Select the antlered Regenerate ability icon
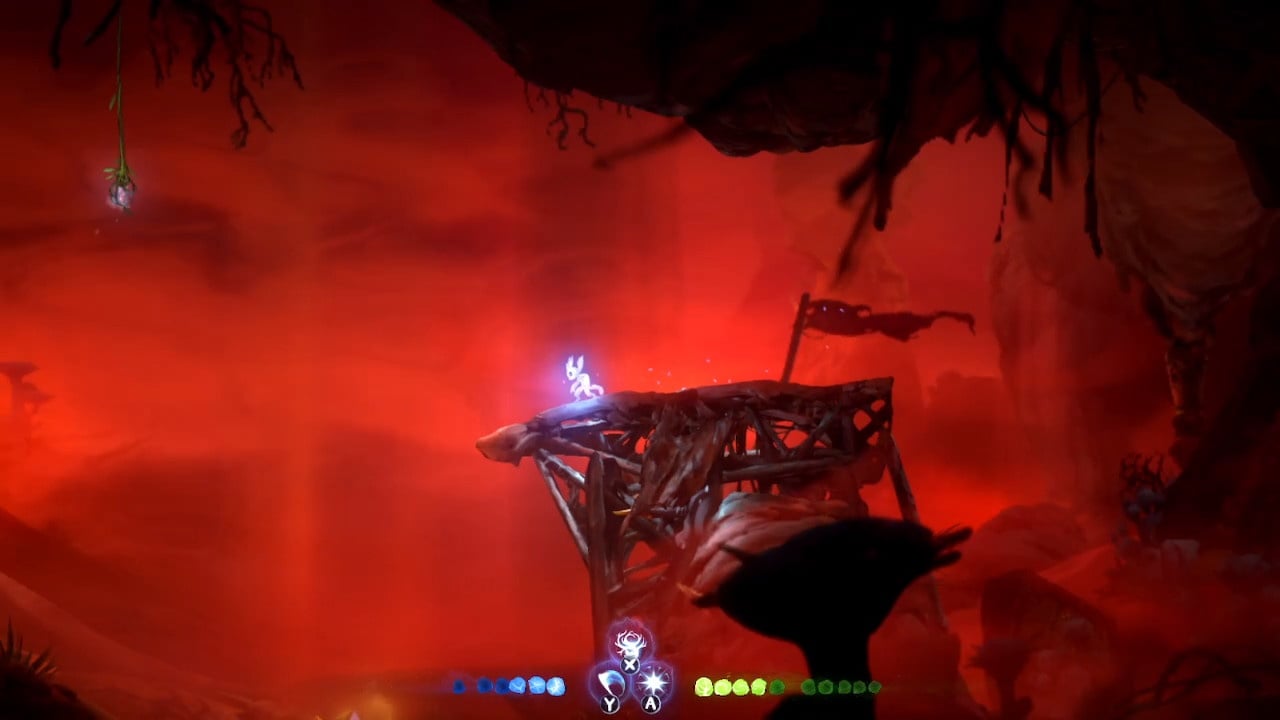 click(630, 642)
